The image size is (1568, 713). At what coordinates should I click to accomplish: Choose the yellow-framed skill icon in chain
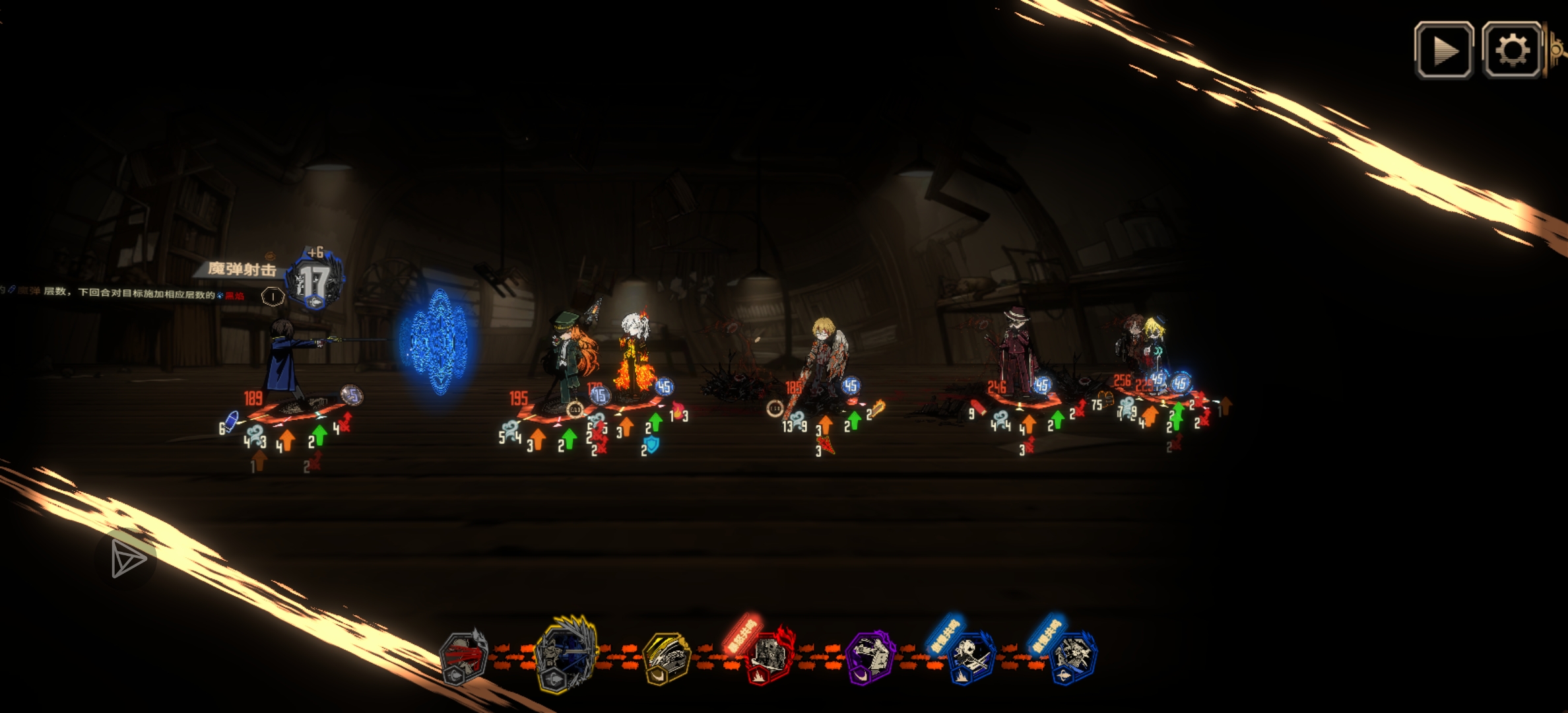[667, 656]
